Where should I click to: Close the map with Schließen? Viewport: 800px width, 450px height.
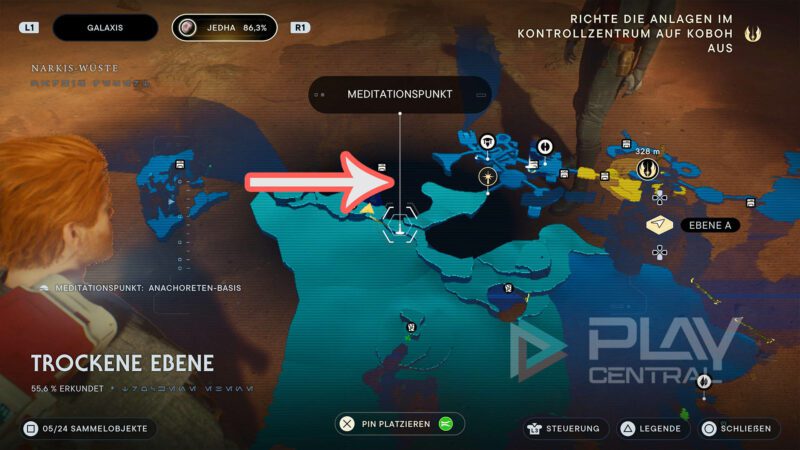(x=737, y=428)
